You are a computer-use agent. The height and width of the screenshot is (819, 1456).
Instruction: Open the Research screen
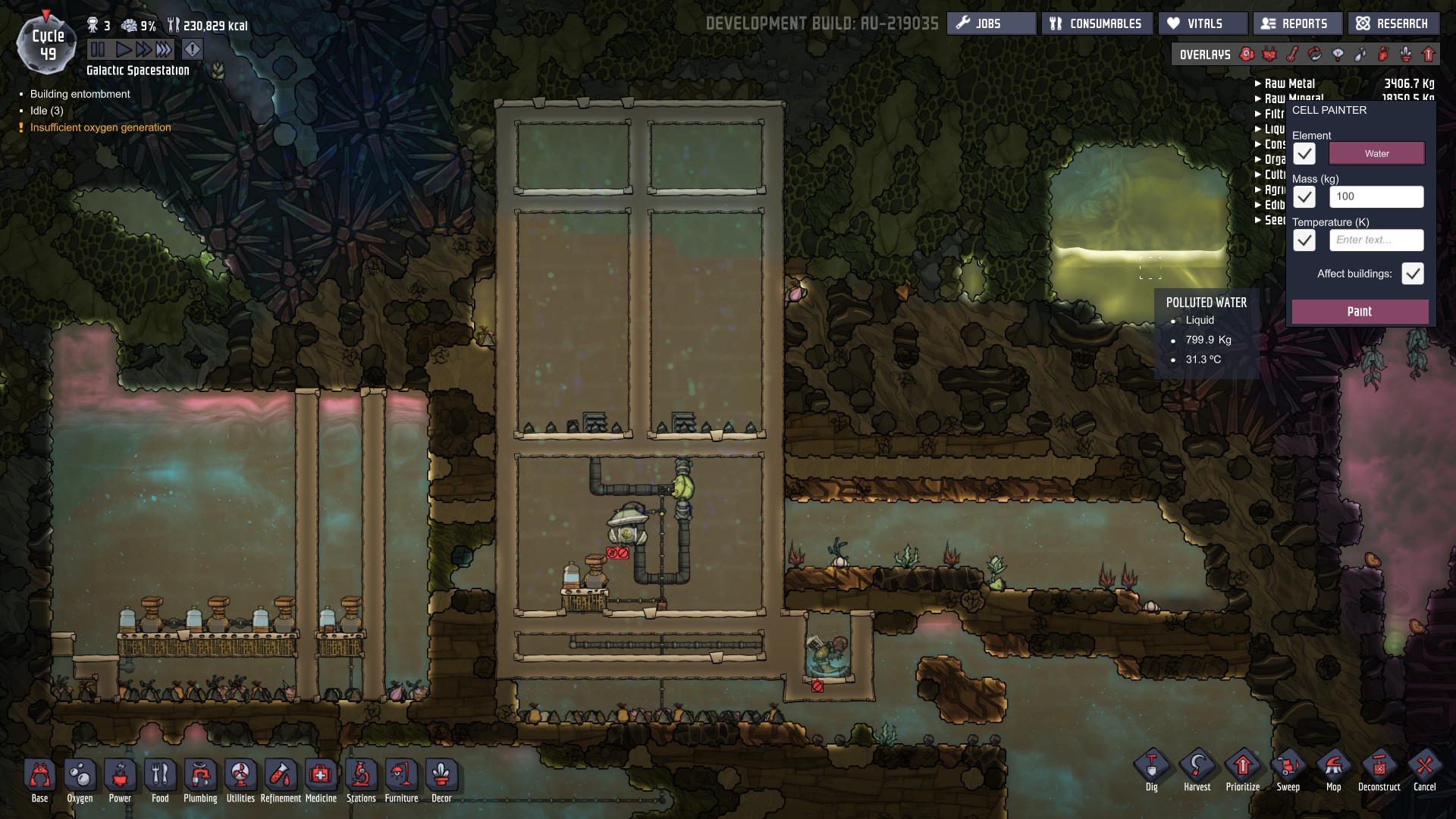1392,24
